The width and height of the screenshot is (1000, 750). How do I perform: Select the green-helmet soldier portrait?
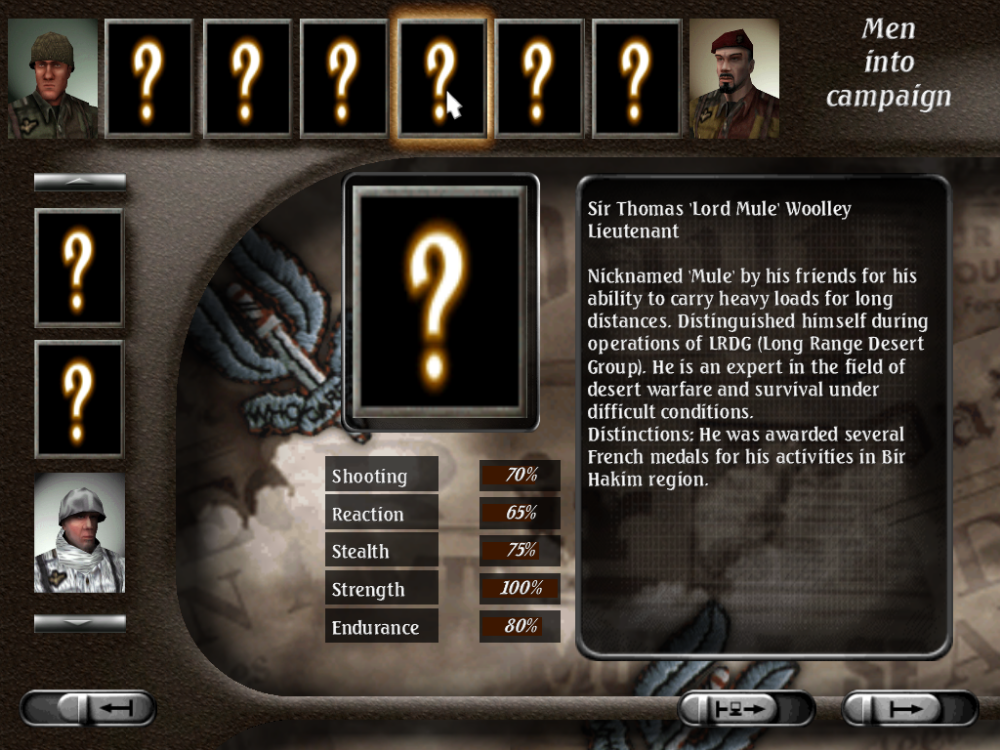click(53, 78)
